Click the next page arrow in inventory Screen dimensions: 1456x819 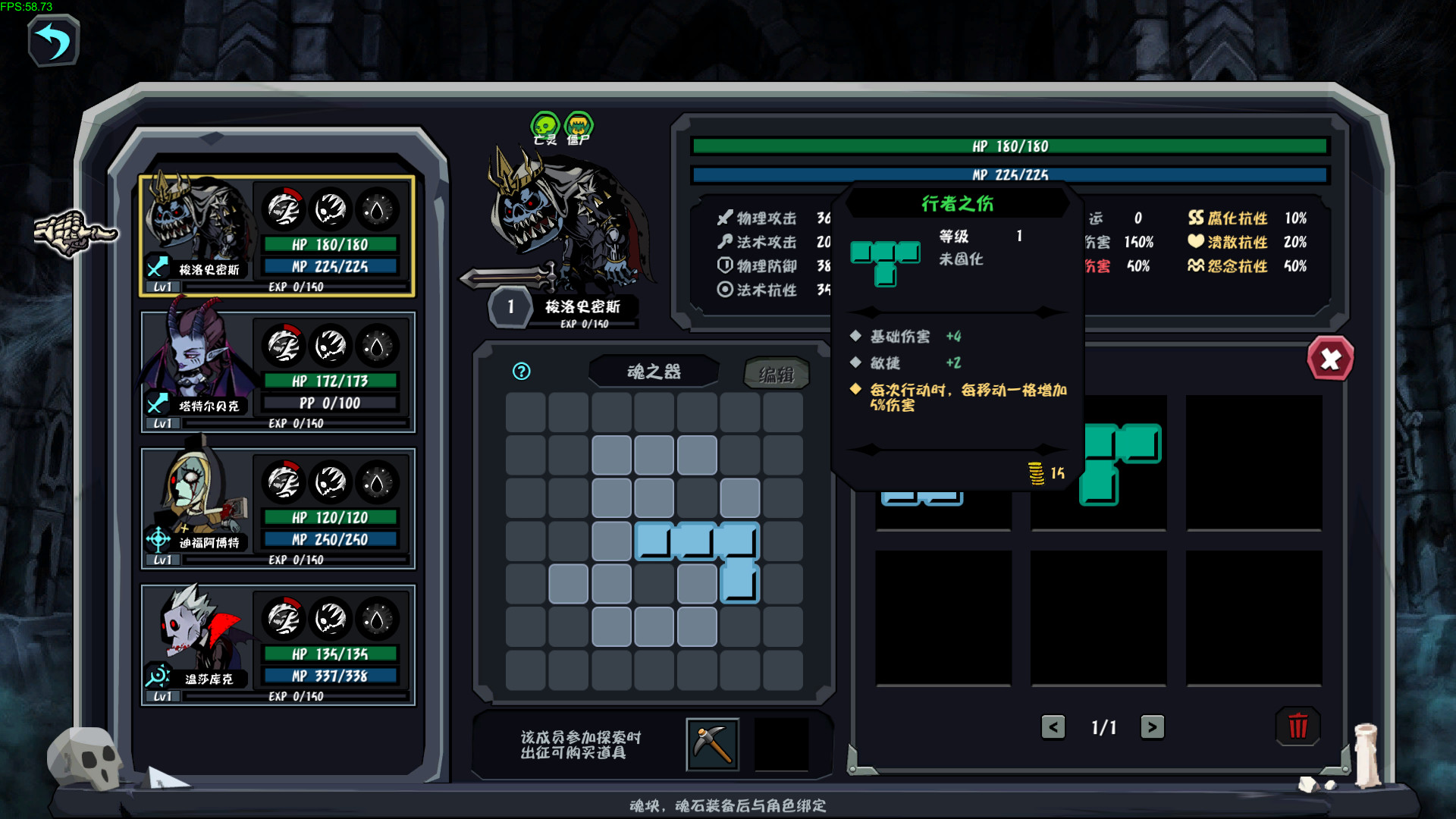coord(1152,726)
